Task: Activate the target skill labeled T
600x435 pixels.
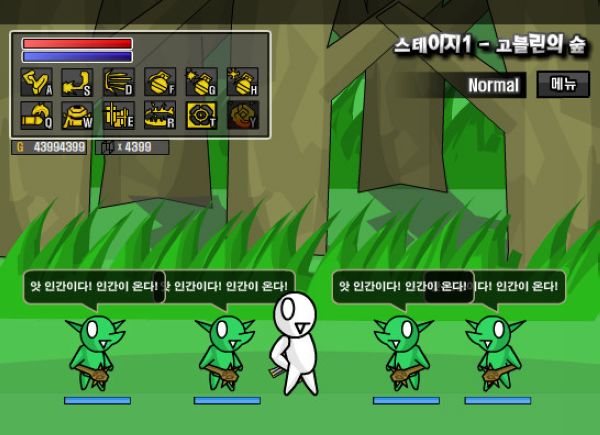Action: tap(201, 116)
